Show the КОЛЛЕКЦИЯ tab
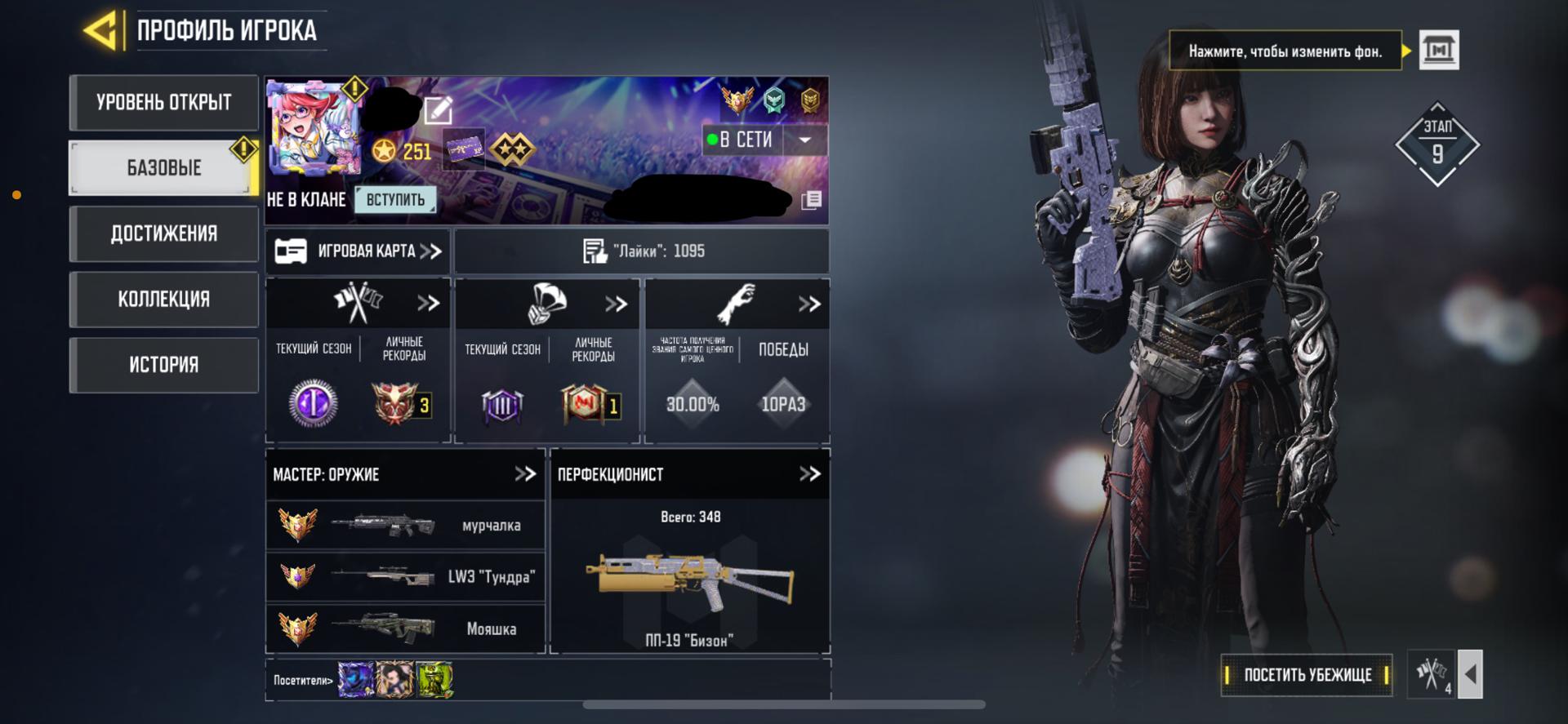This screenshot has height=724, width=1568. [x=164, y=300]
